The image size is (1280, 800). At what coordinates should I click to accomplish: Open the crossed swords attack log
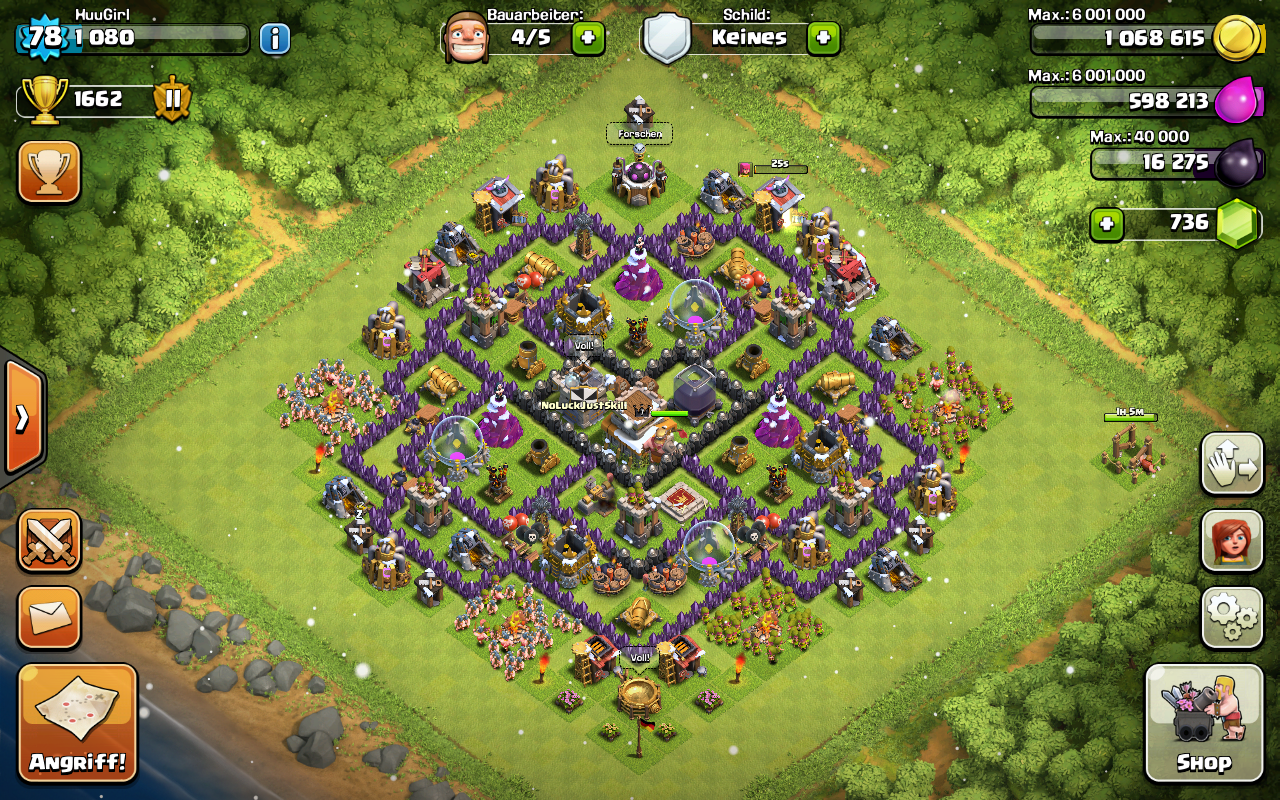49,541
